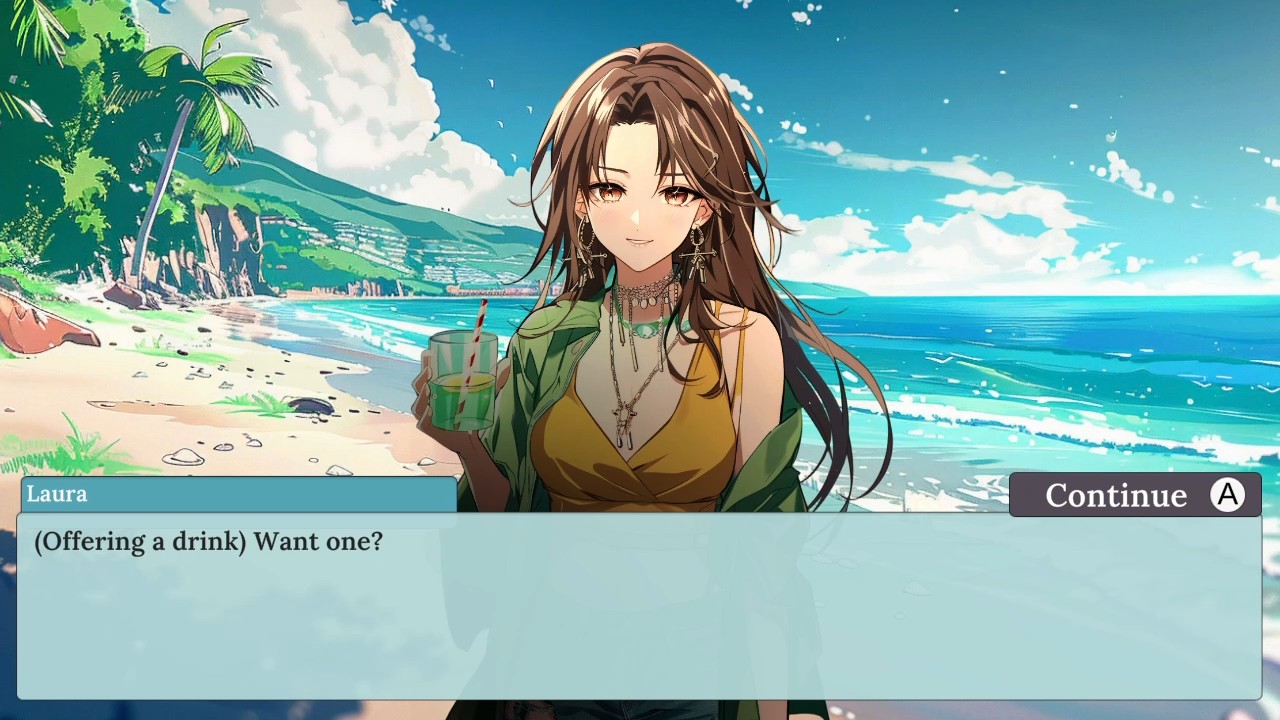The height and width of the screenshot is (720, 1280).
Task: Click the green drink glass Laura holds
Action: pyautogui.click(x=460, y=380)
